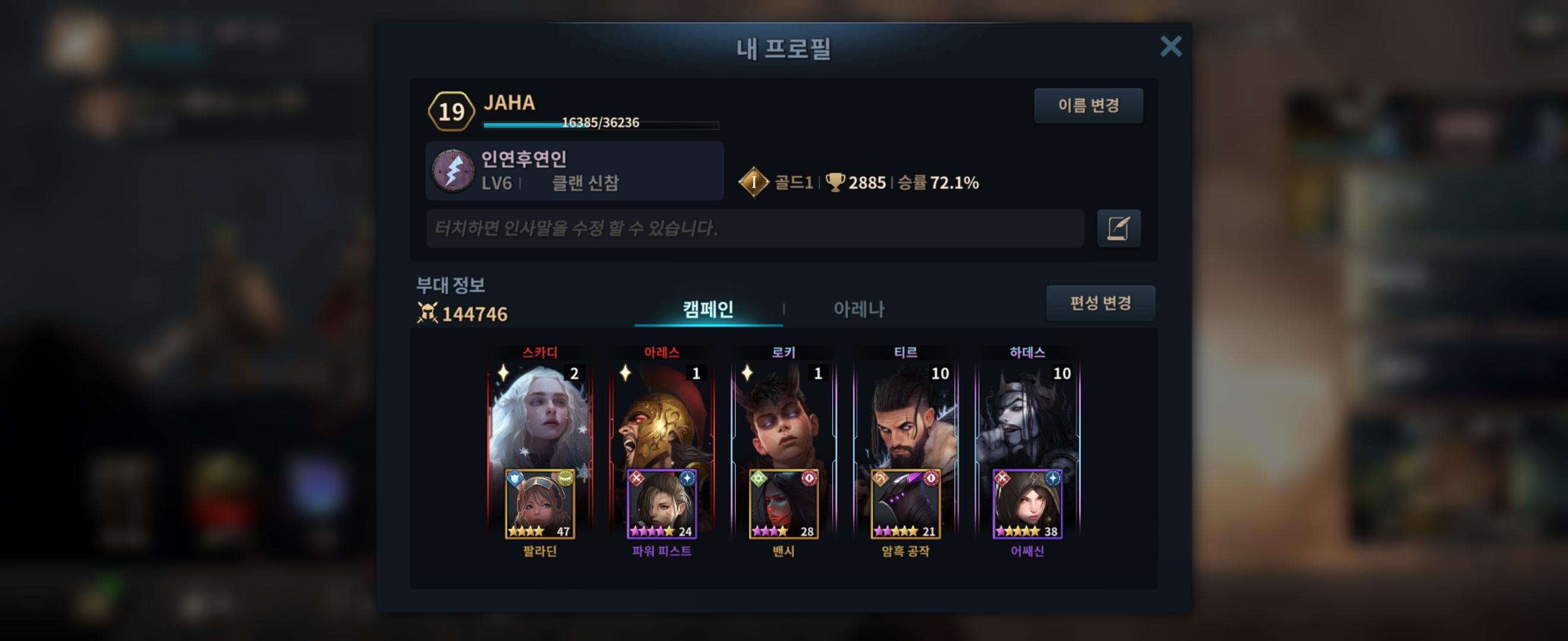The height and width of the screenshot is (641, 1568).
Task: Close the 내 프로필 profile window
Action: [x=1170, y=47]
